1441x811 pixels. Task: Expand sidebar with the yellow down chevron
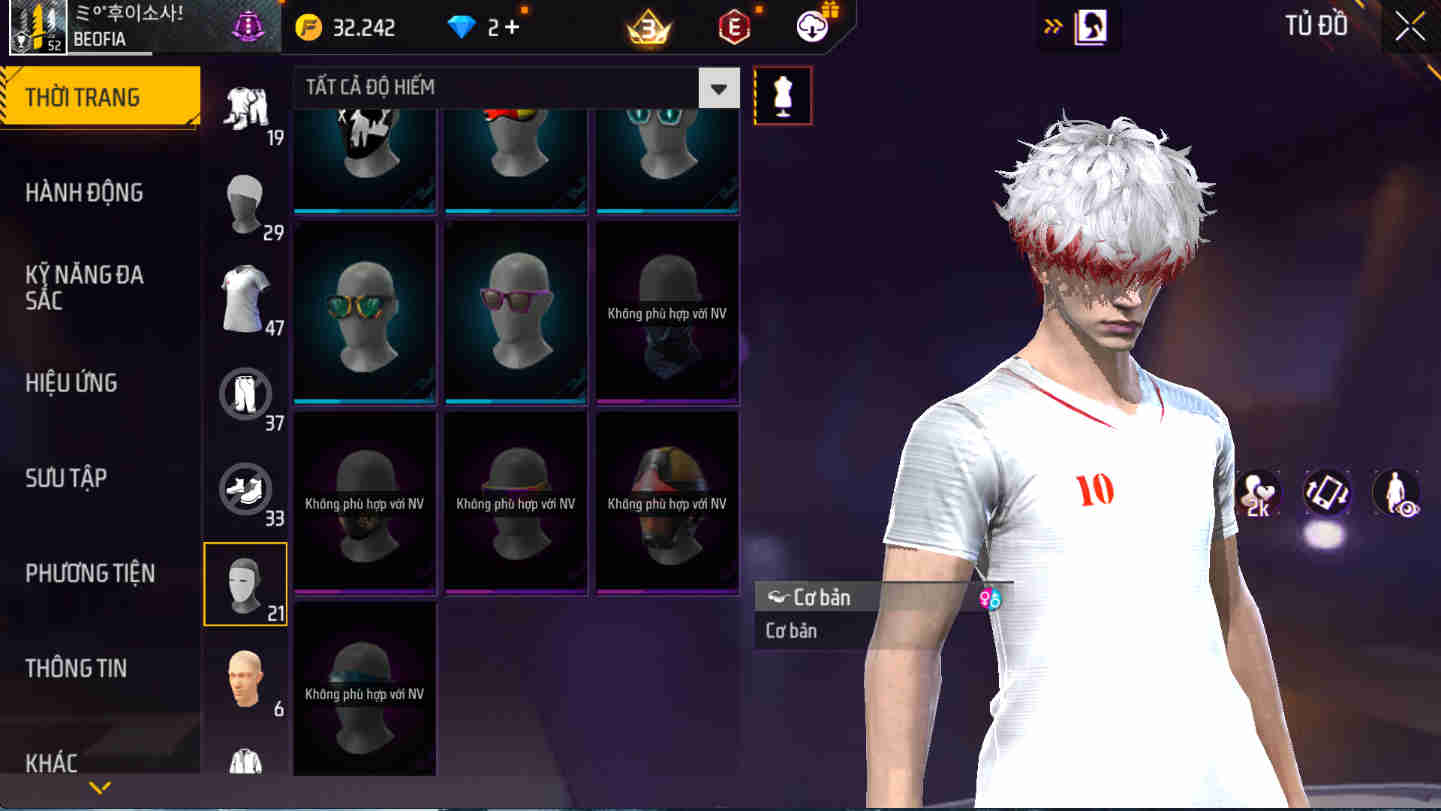[99, 787]
